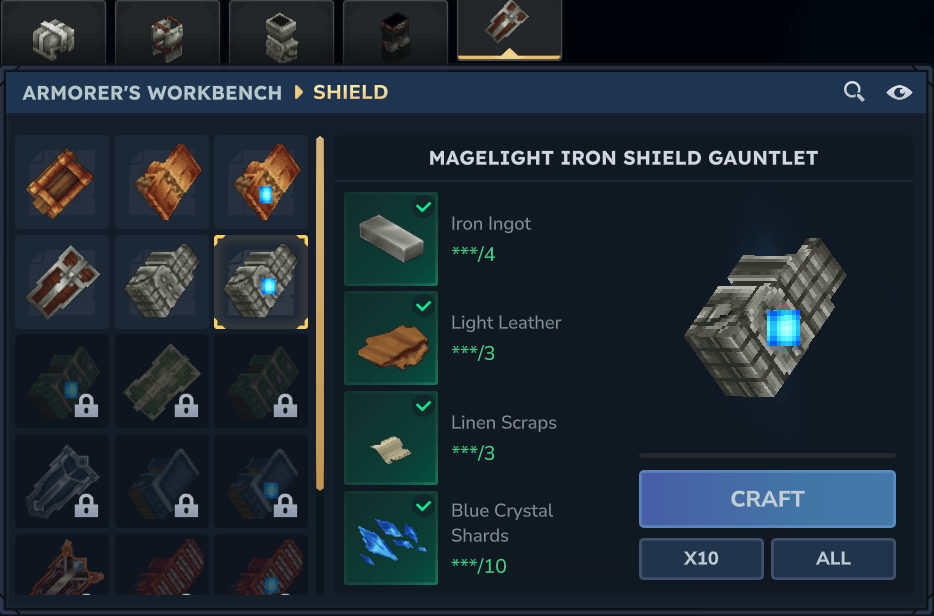This screenshot has width=934, height=616.
Task: Switch to the helmet category tab
Action: tap(53, 32)
